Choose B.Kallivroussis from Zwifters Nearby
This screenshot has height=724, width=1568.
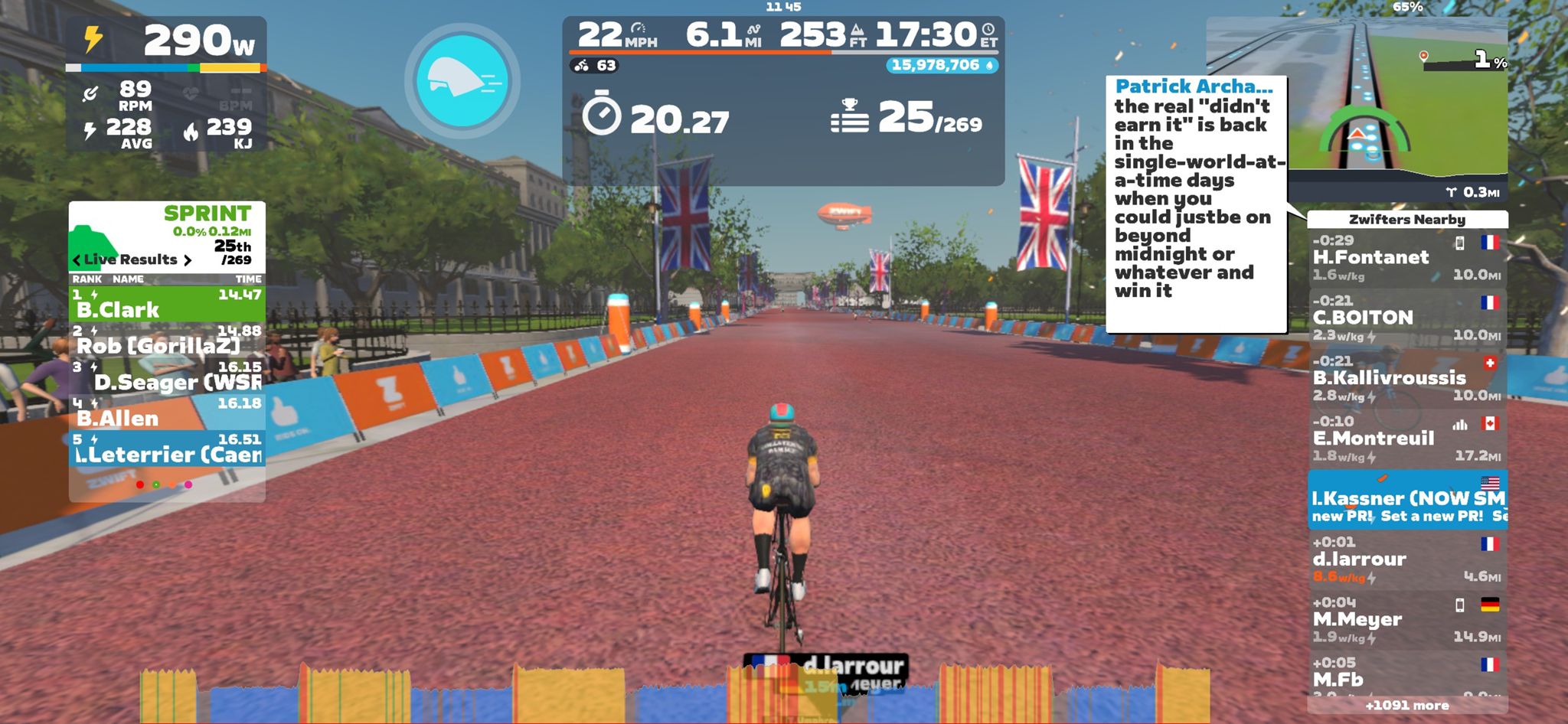pyautogui.click(x=1406, y=378)
